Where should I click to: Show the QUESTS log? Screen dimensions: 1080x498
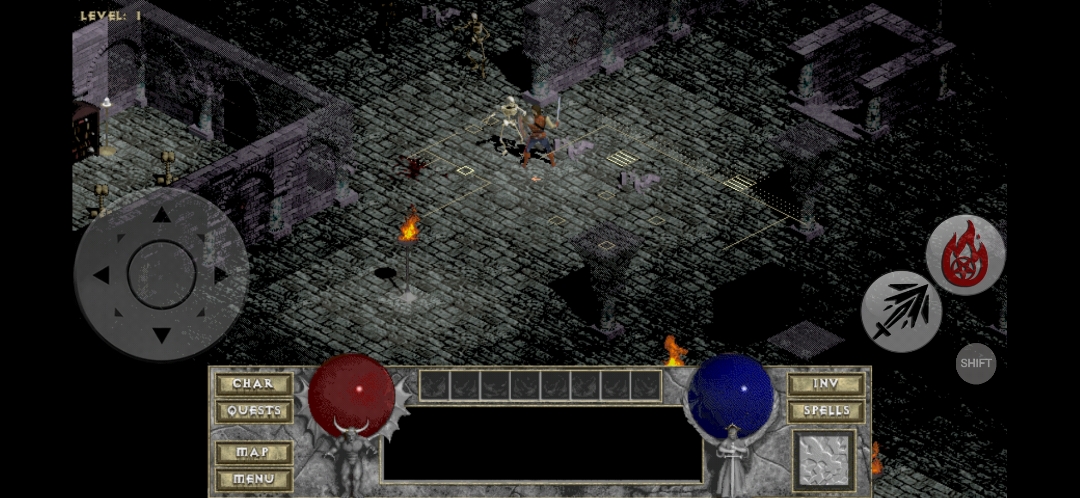click(x=253, y=411)
